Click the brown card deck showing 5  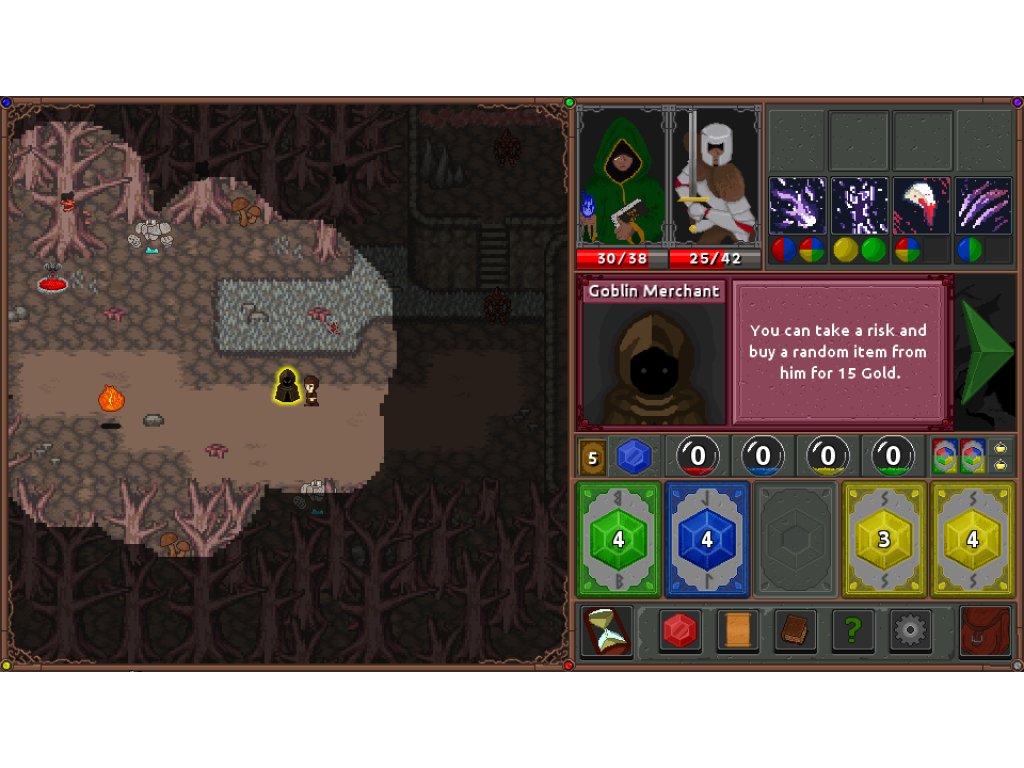click(x=592, y=457)
